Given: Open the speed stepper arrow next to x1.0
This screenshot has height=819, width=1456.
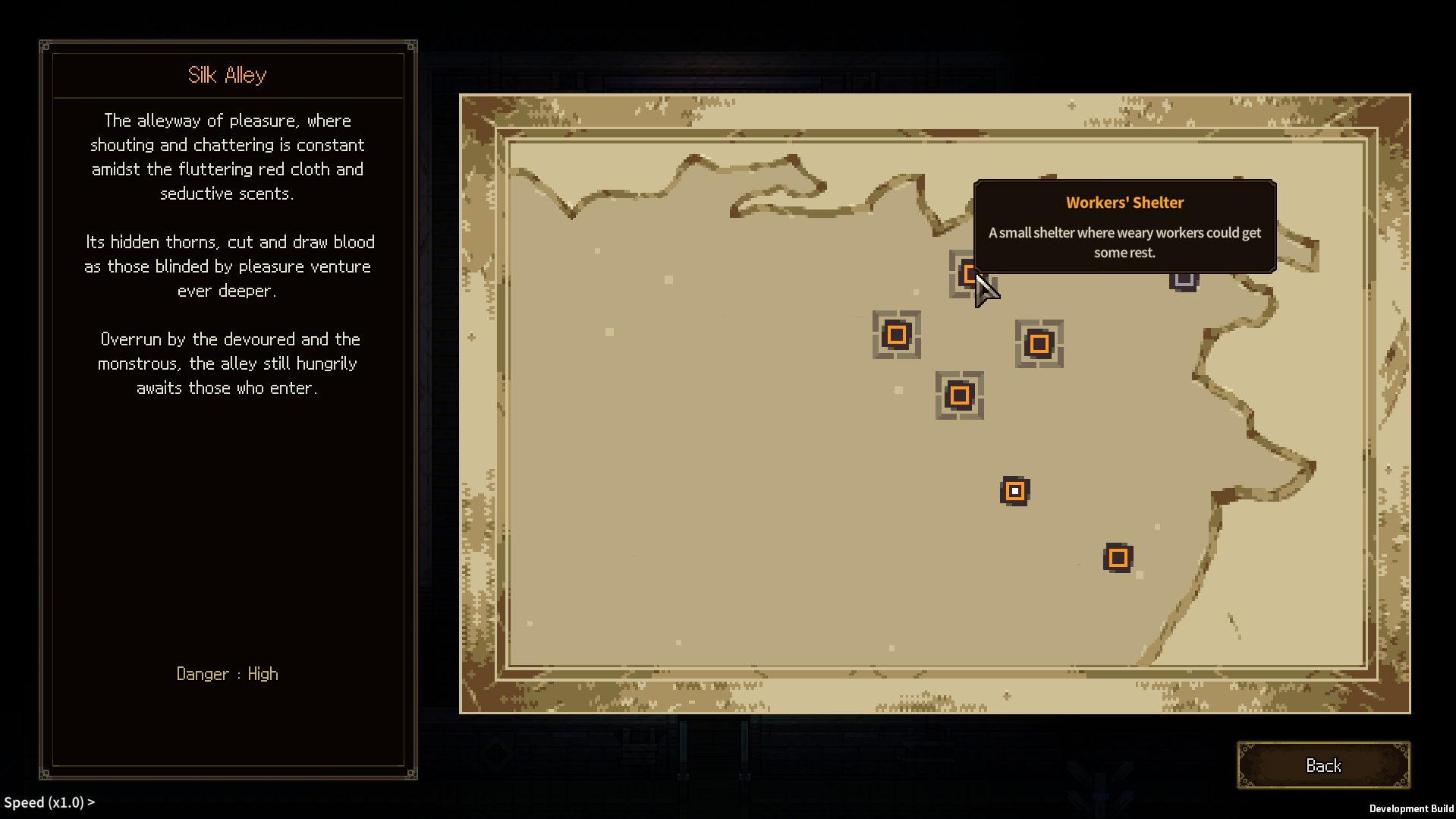Looking at the screenshot, I should pos(90,802).
